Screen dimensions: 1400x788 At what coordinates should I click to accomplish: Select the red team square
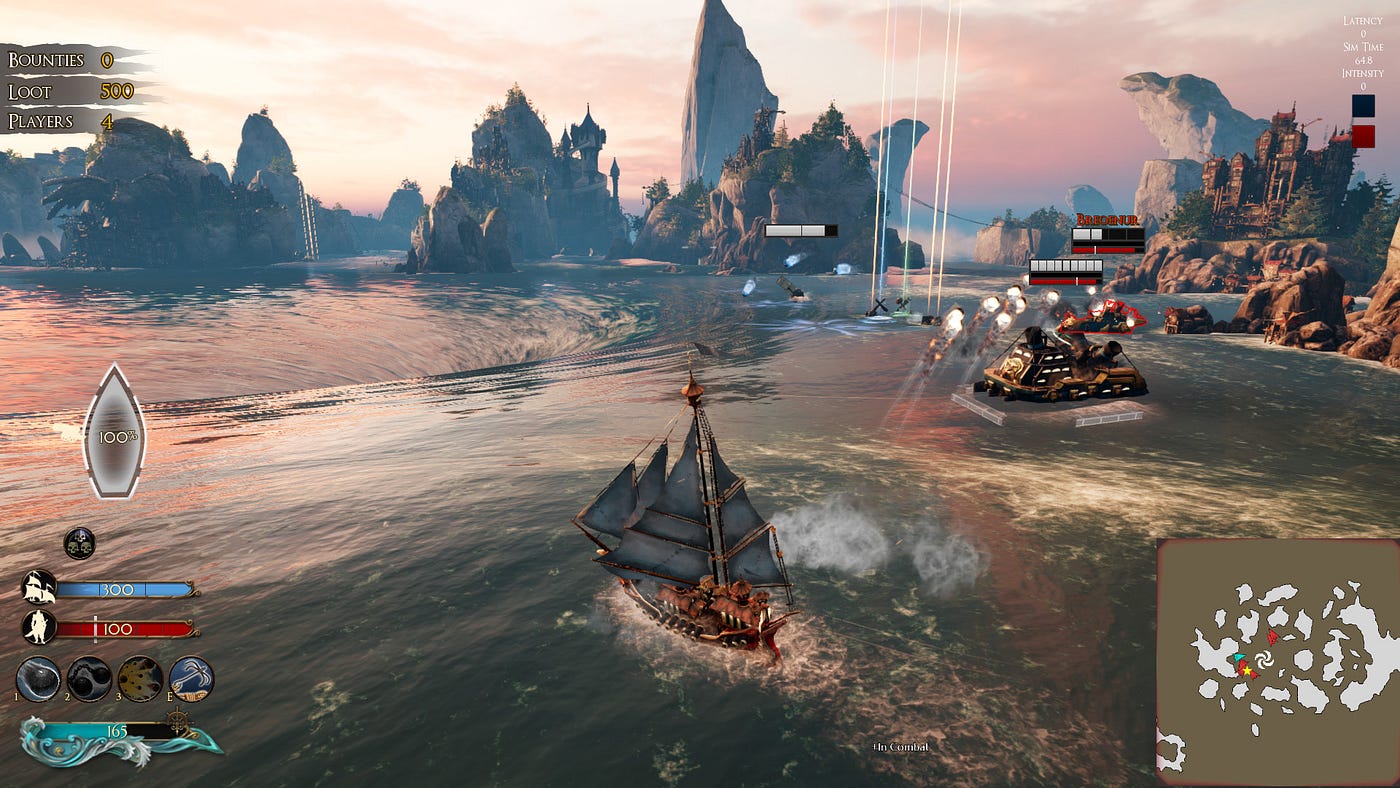pos(1362,136)
